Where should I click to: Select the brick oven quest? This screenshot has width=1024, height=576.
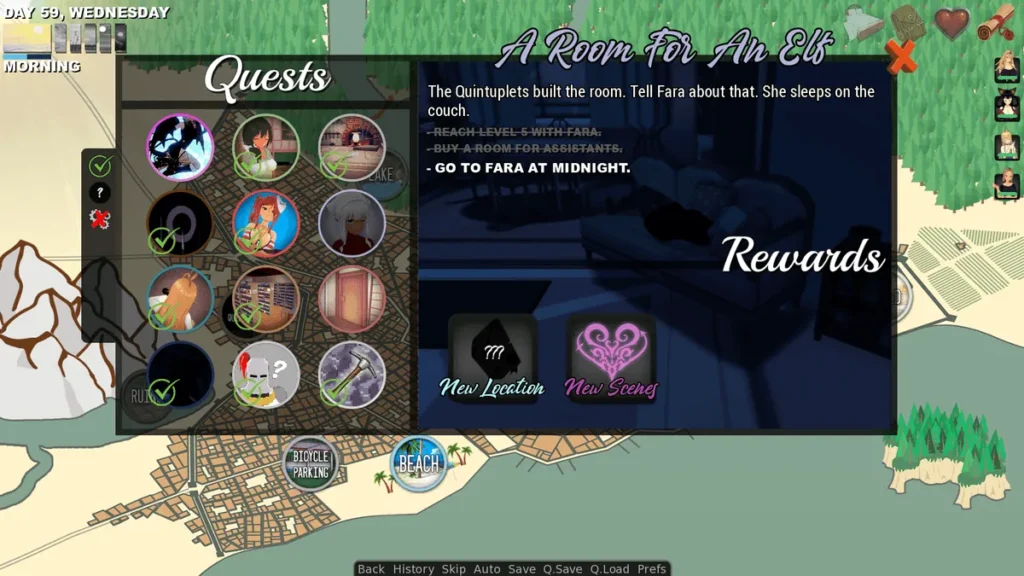352,147
